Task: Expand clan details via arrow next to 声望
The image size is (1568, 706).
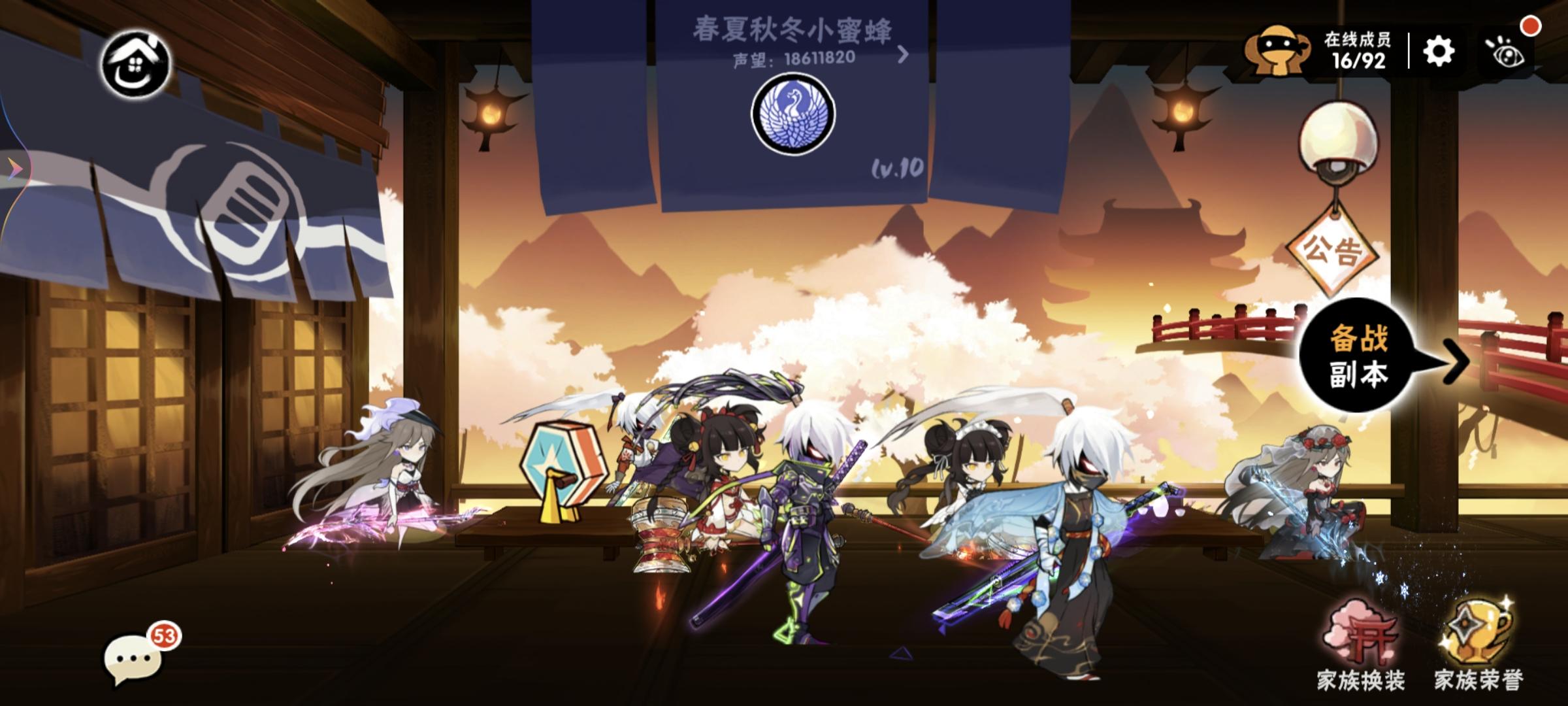Action: tap(905, 56)
